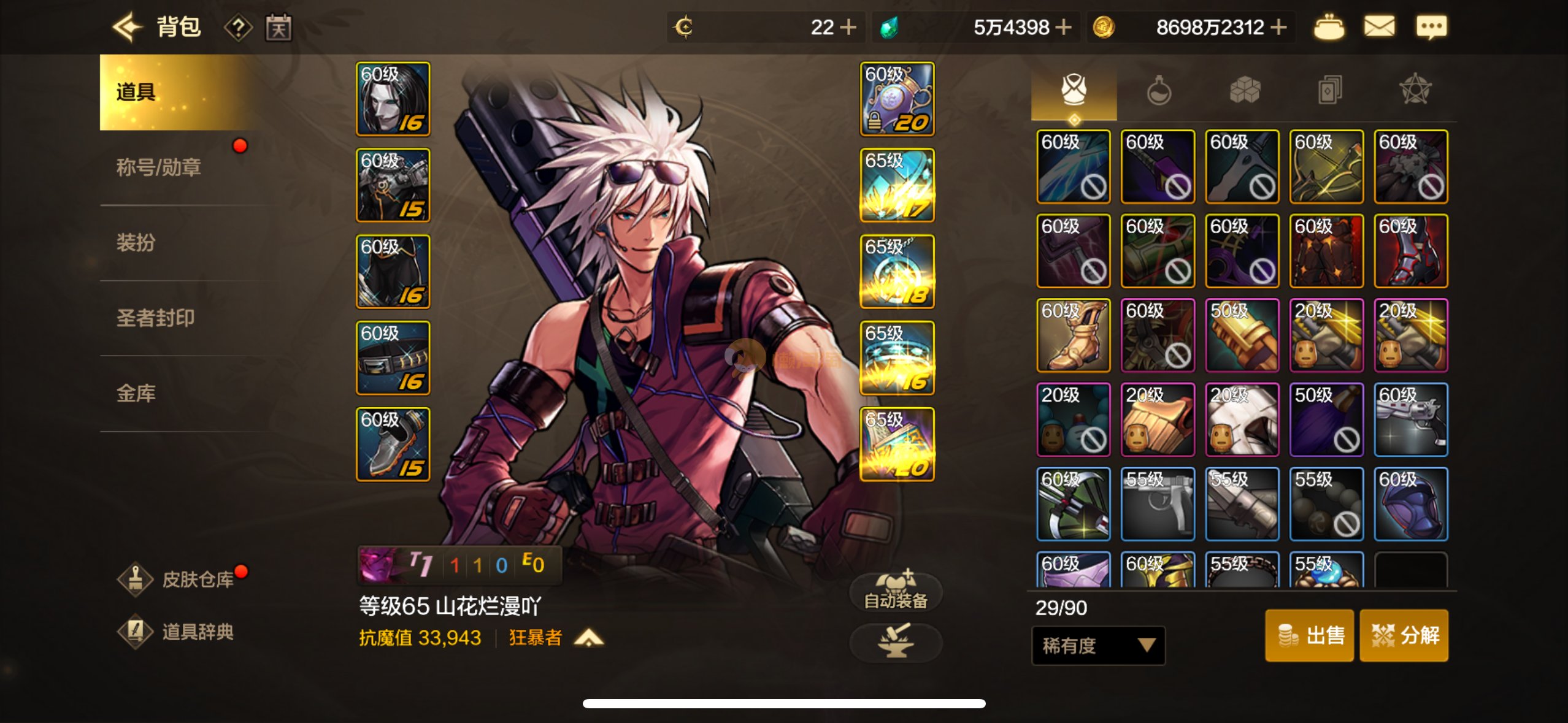Switch to the cubes materials tab

coord(1245,91)
